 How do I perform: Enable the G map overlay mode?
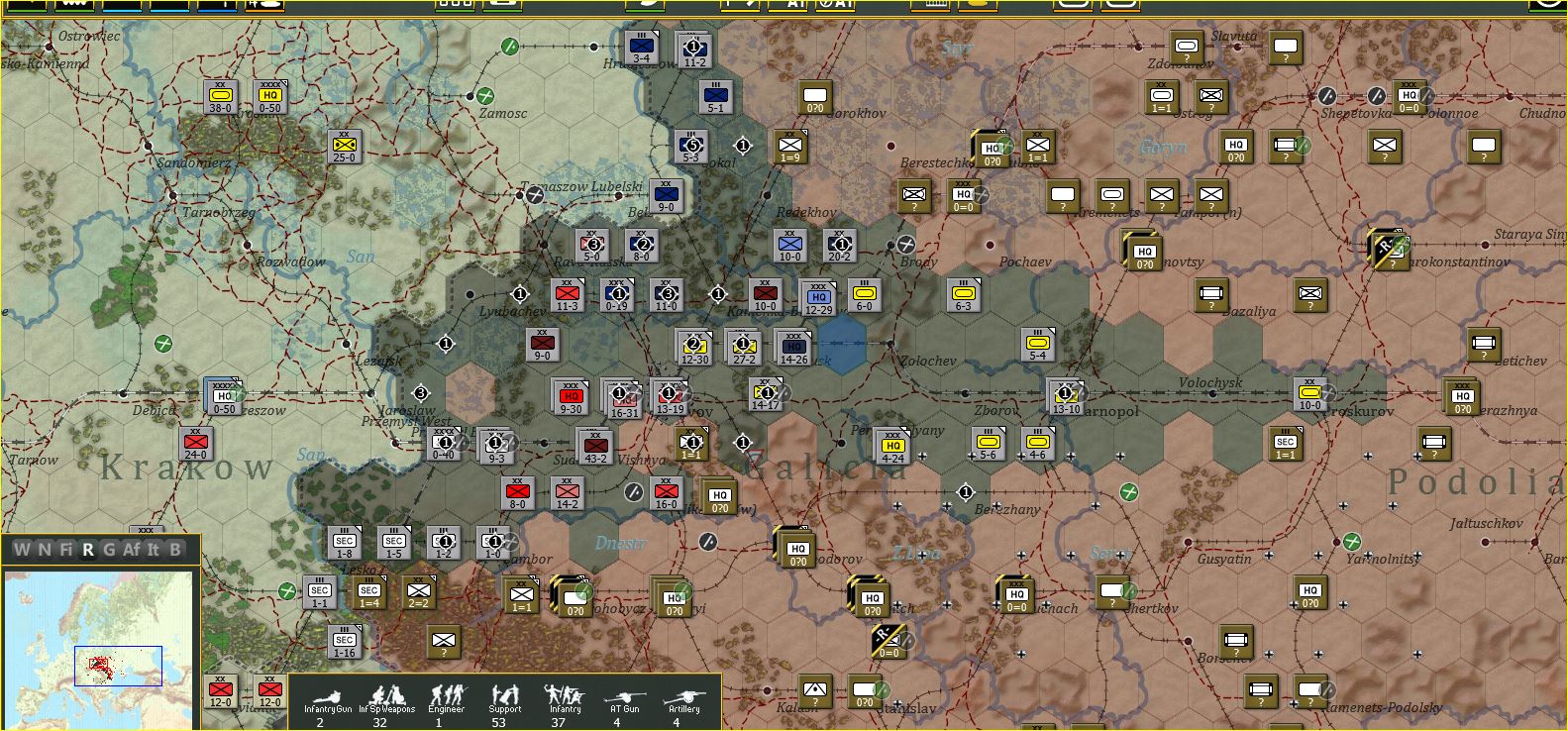point(108,551)
